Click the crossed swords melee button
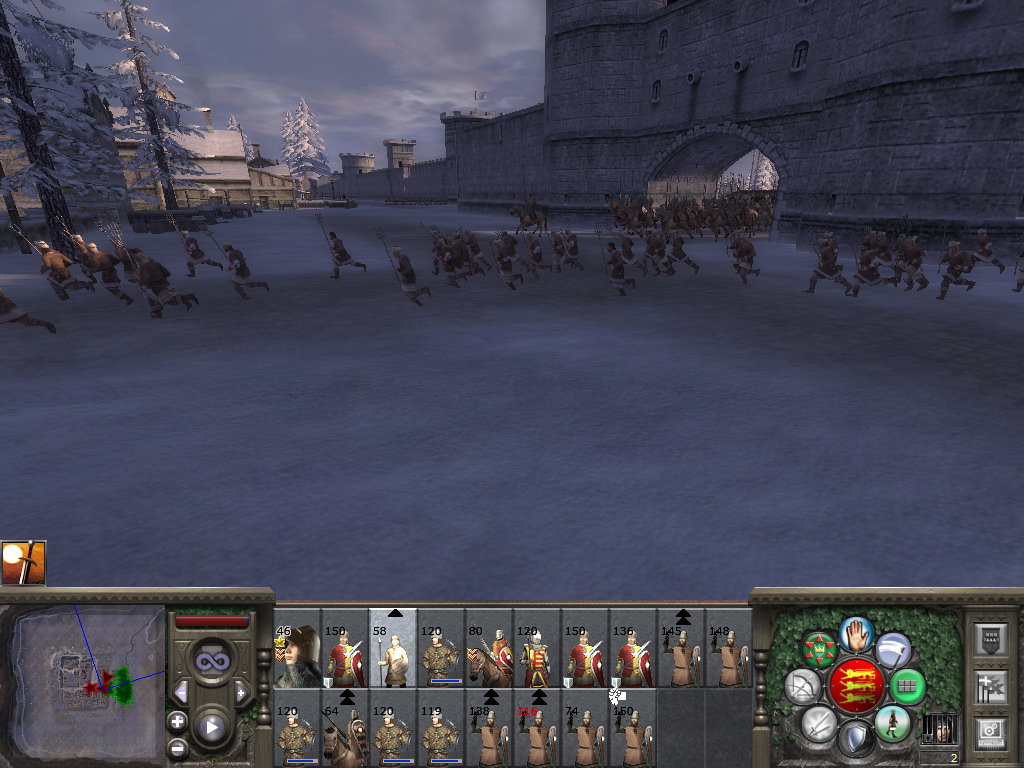The image size is (1024, 768). click(x=818, y=722)
